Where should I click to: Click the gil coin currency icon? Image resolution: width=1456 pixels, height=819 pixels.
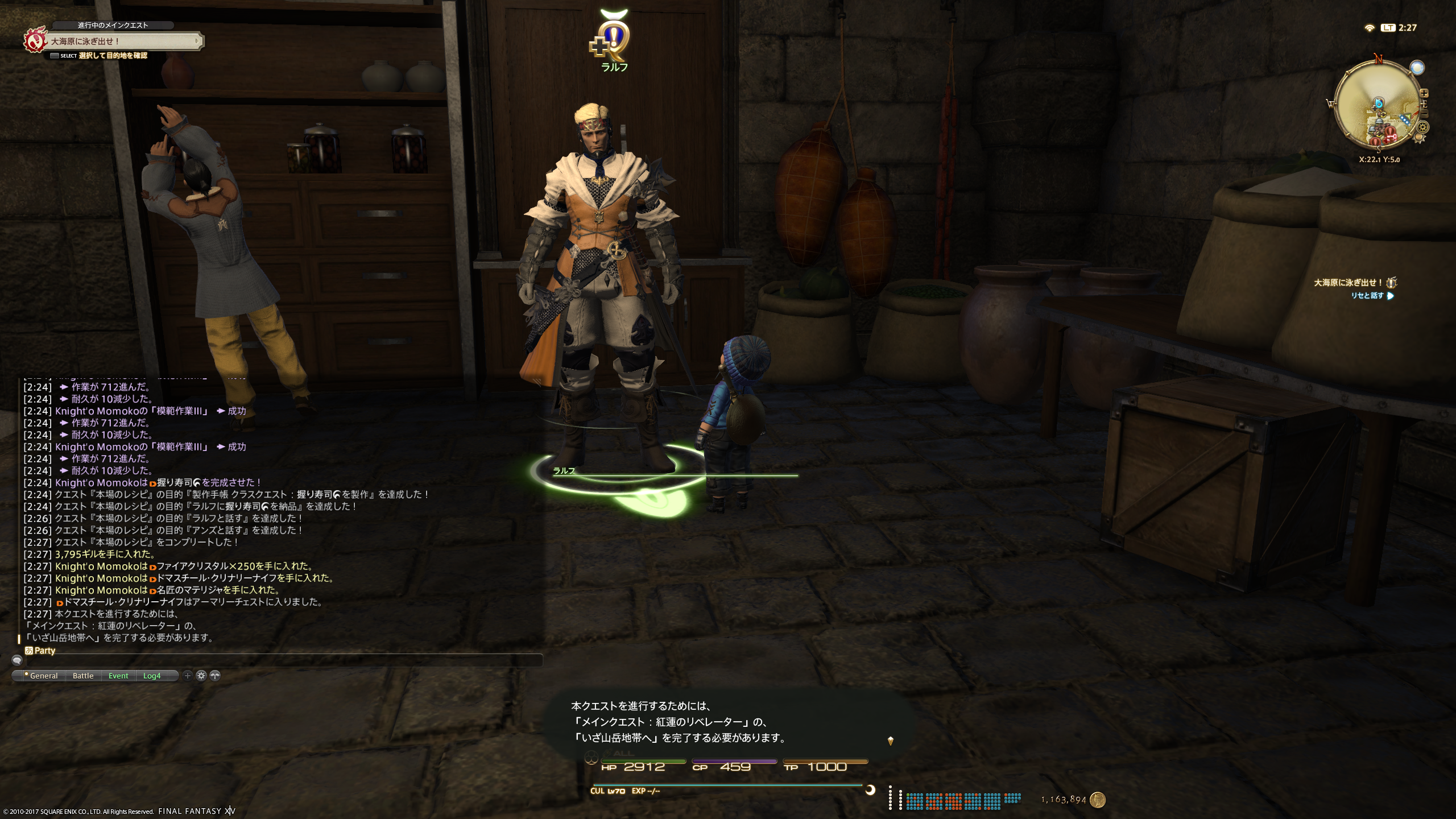tap(1097, 800)
